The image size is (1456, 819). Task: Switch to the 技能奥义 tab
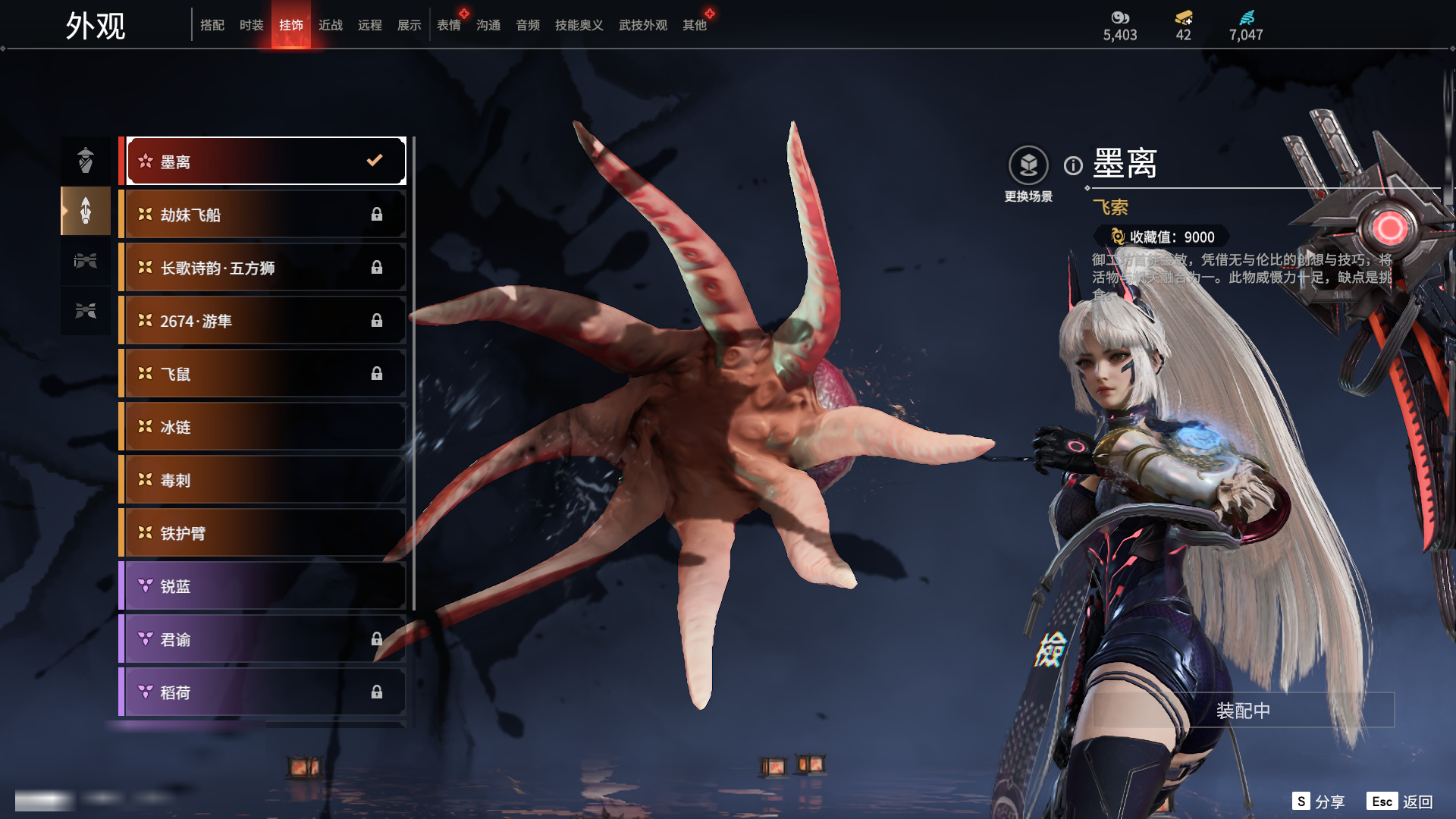click(579, 25)
